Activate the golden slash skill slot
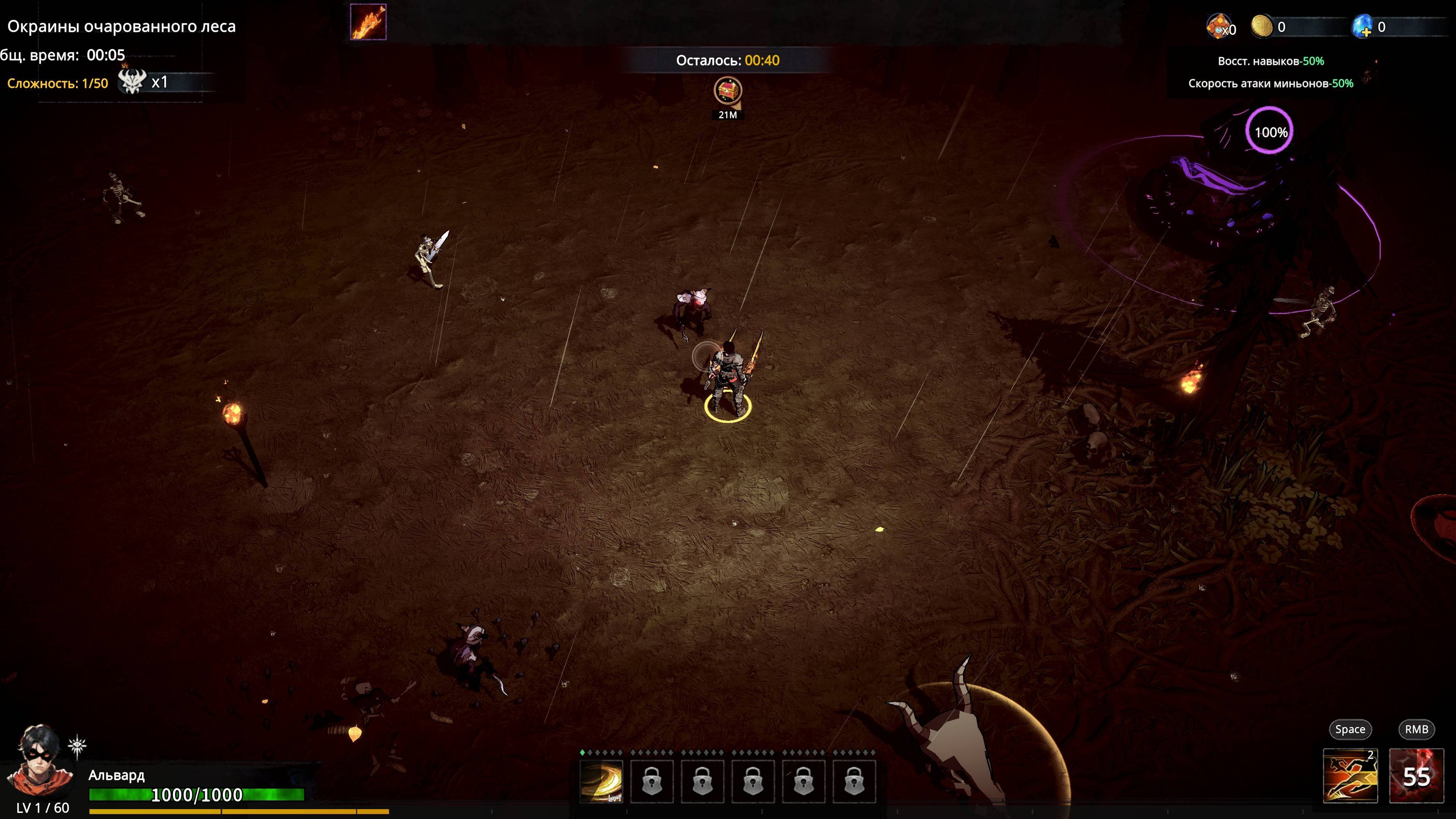Viewport: 1456px width, 819px height. [x=601, y=781]
